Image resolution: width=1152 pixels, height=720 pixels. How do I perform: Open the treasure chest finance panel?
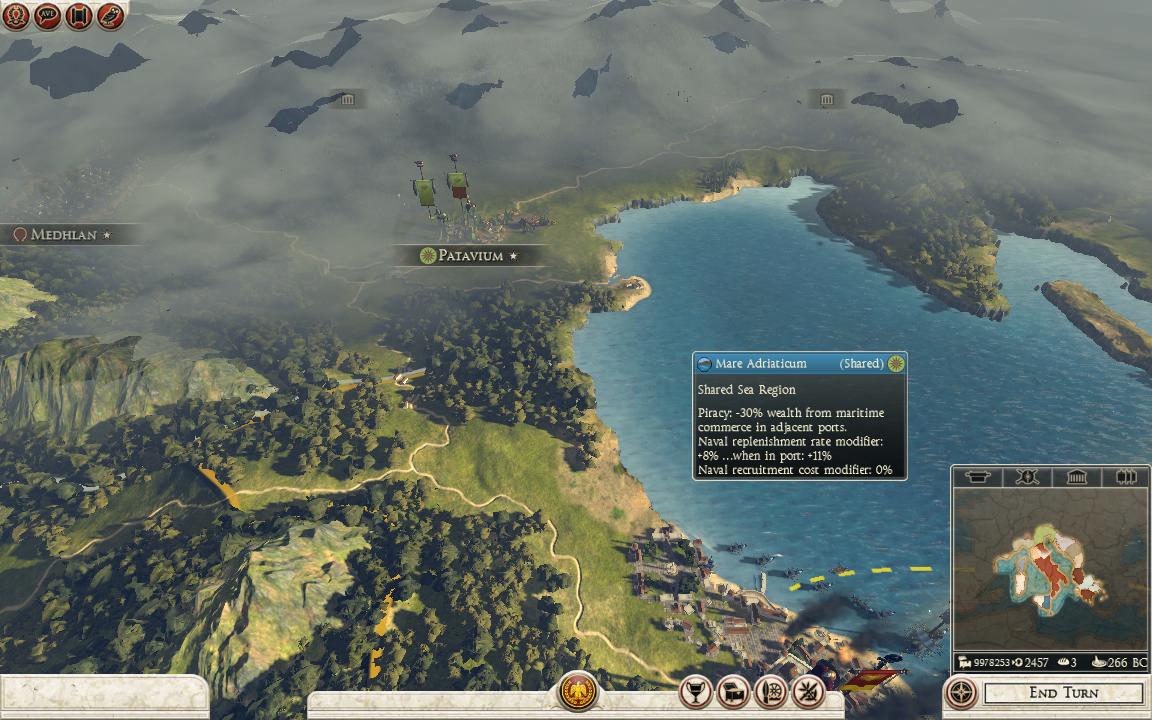pyautogui.click(x=733, y=691)
